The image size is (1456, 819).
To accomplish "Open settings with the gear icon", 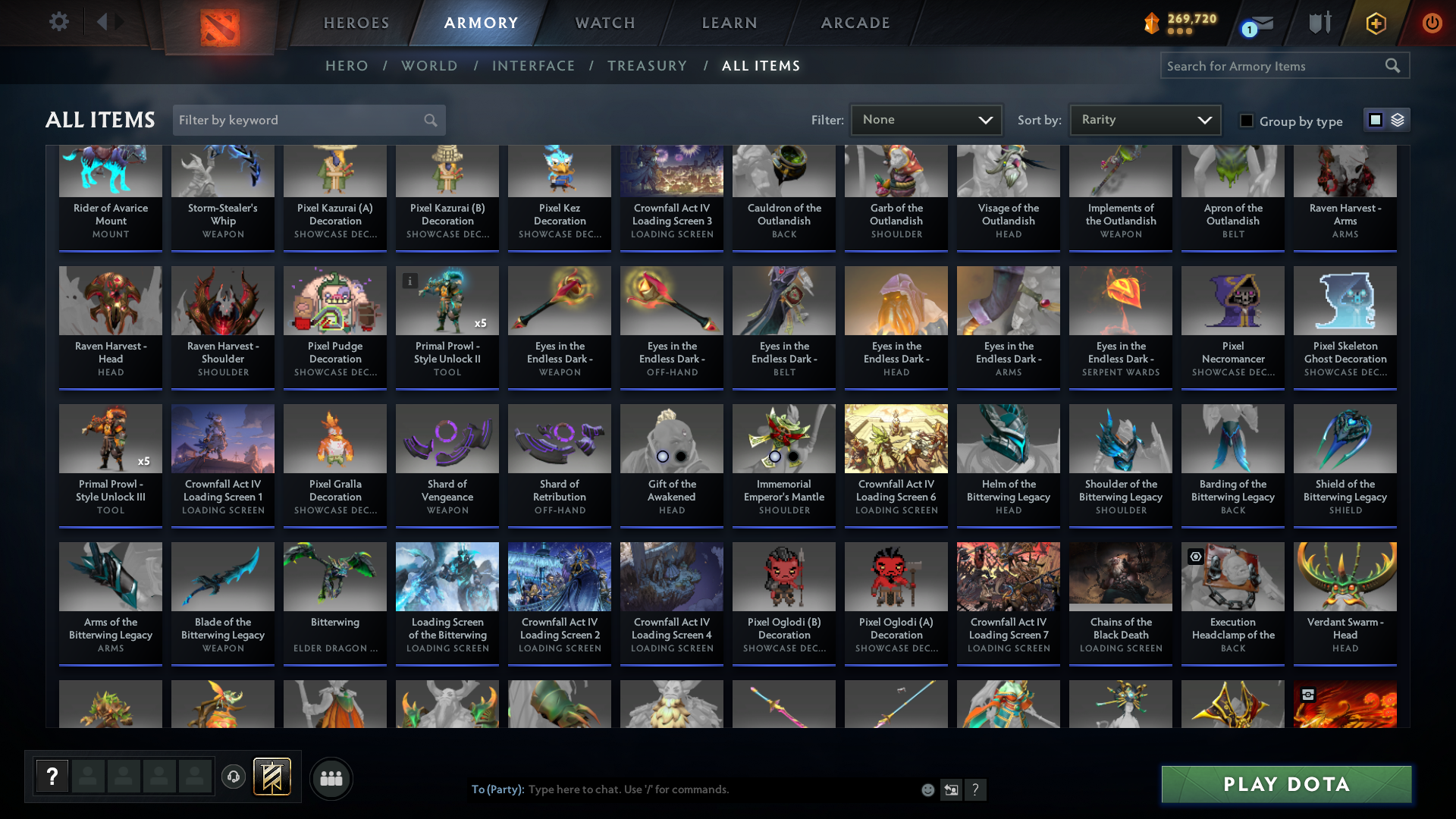I will pyautogui.click(x=58, y=22).
